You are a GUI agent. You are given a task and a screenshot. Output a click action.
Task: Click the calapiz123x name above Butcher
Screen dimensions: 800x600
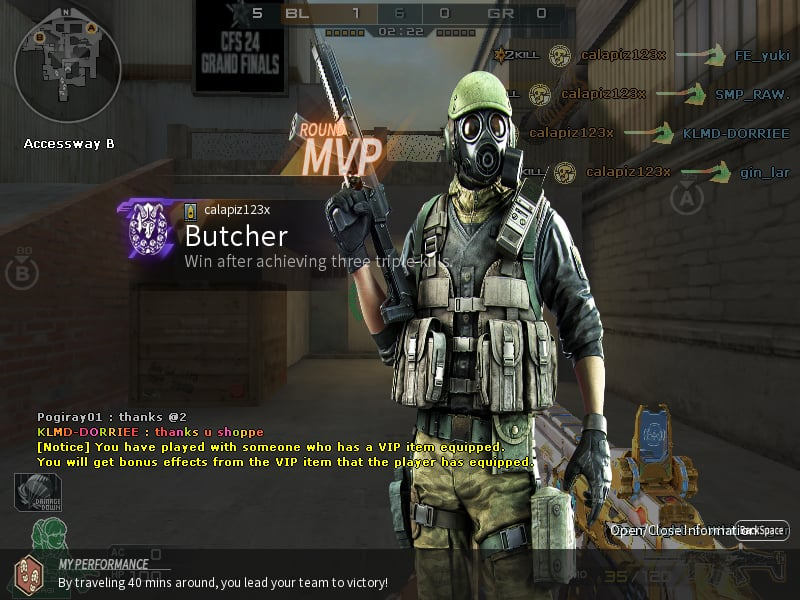click(237, 210)
